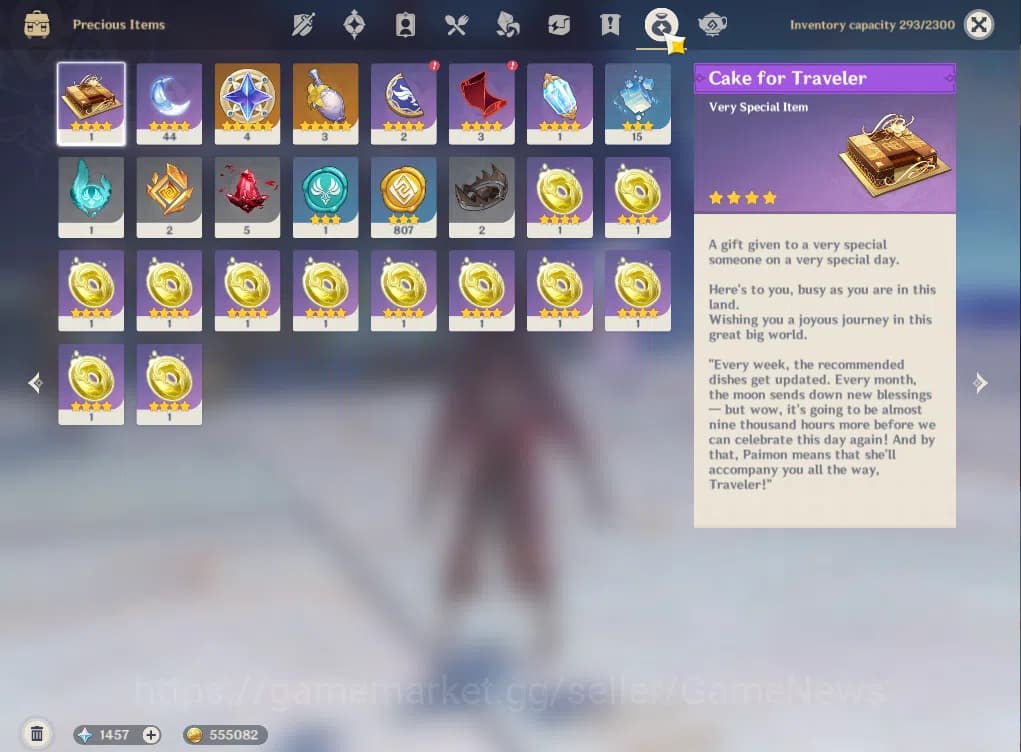The image size is (1021, 752).
Task: Switch to the Furnishings tab (teapot icon)
Action: pyautogui.click(x=712, y=25)
